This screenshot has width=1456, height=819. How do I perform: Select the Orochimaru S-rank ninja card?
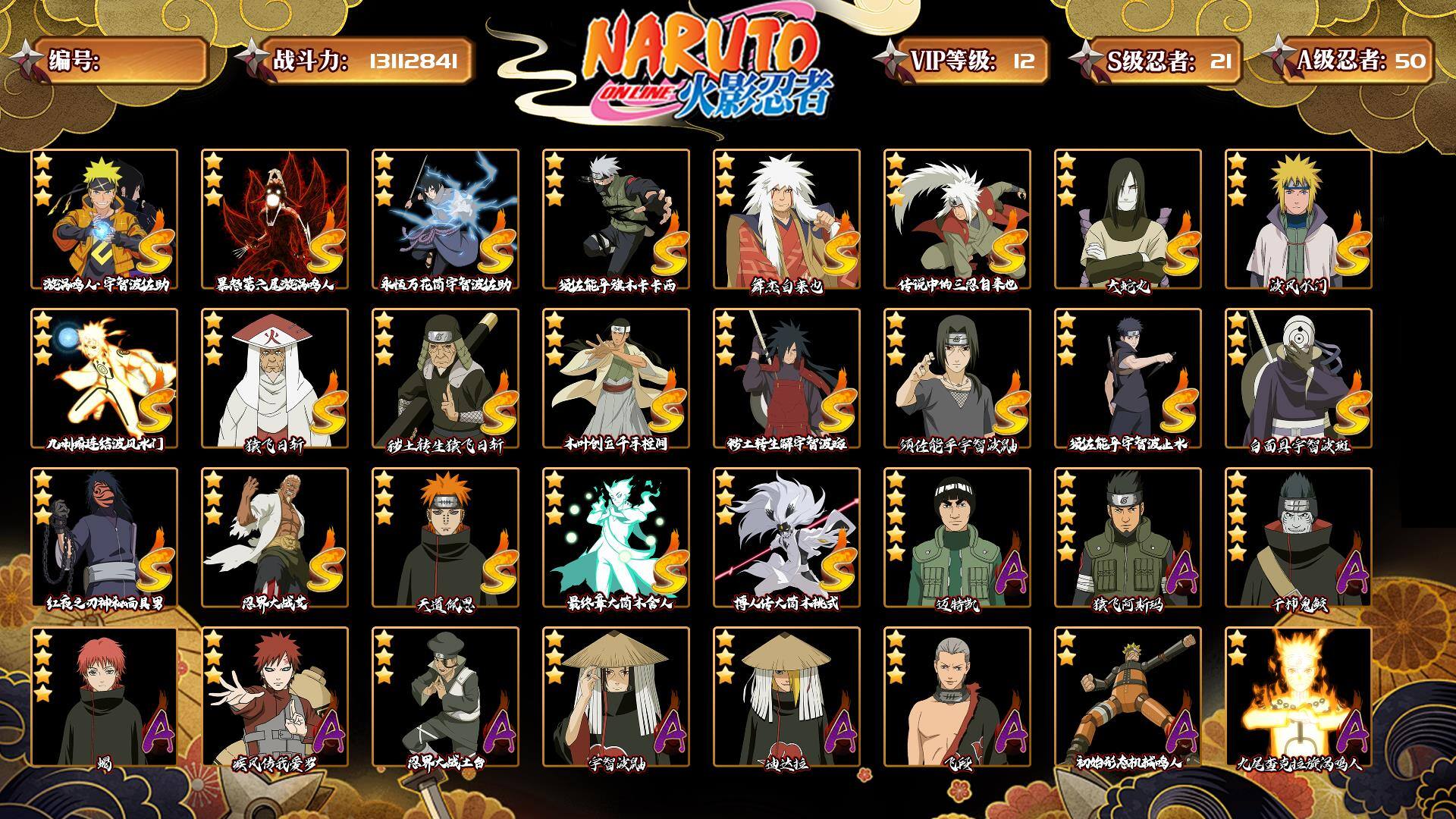pos(1128,218)
